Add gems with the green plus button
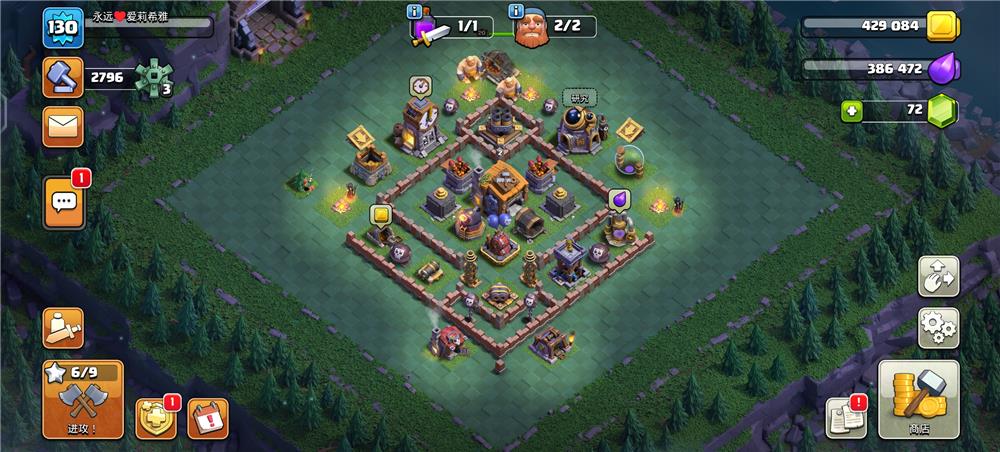1000x452 pixels. 852,112
